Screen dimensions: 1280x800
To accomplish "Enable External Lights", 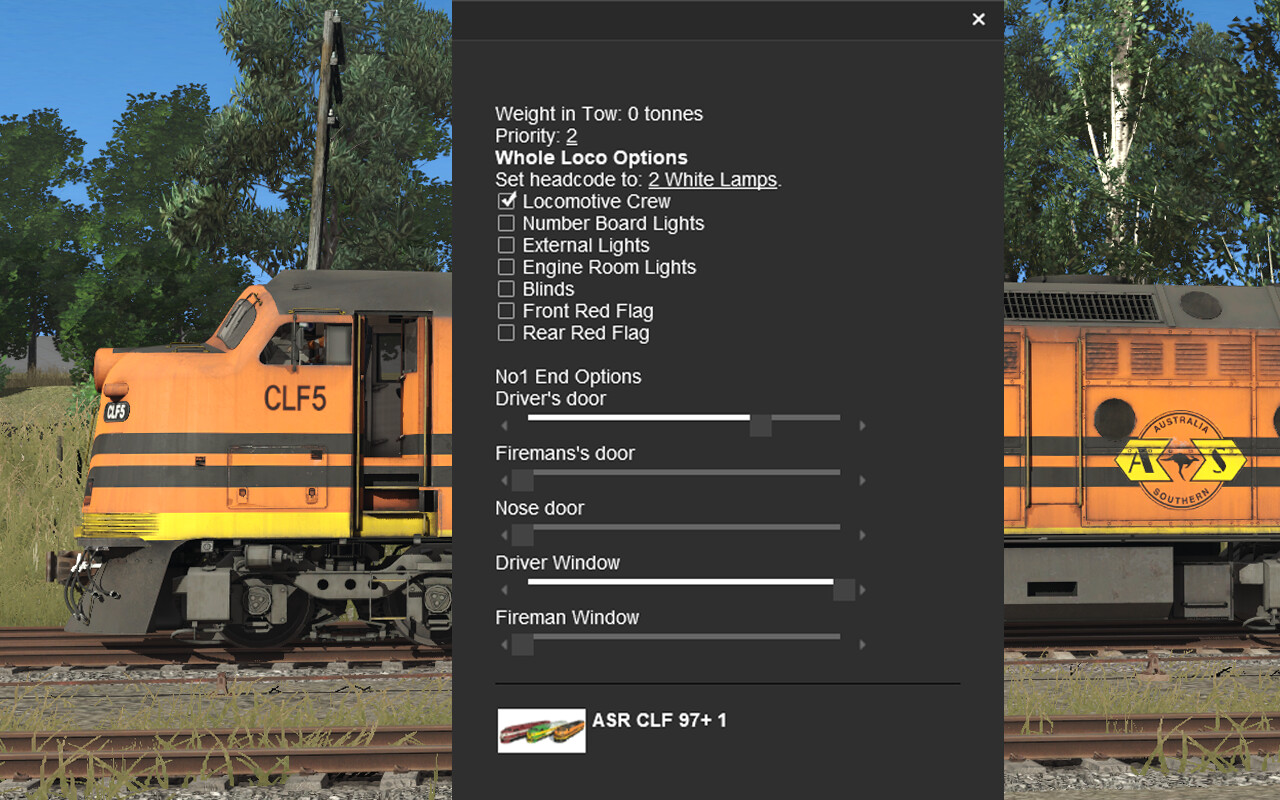I will [506, 245].
